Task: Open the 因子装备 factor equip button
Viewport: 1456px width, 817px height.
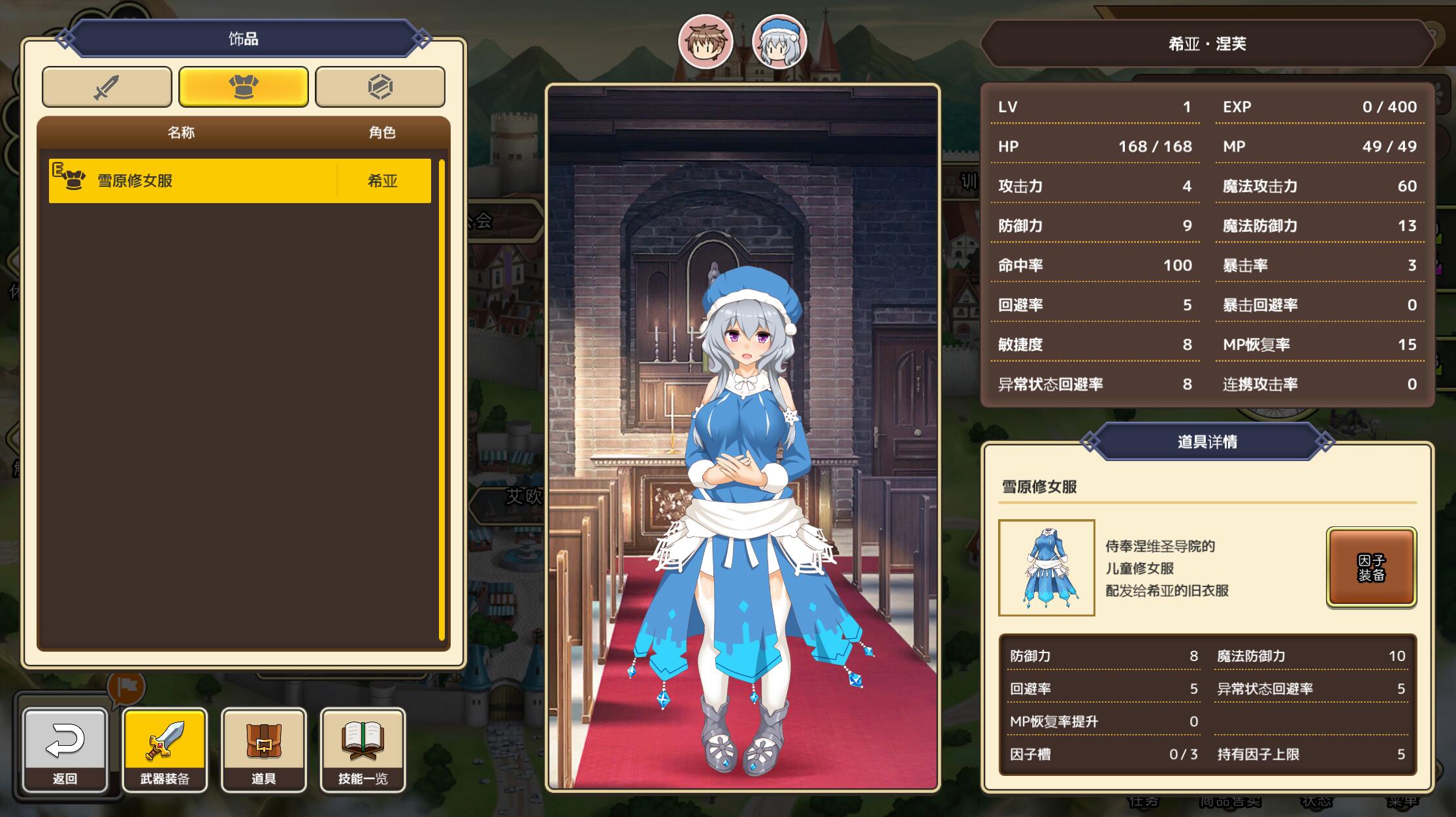Action: [x=1370, y=568]
